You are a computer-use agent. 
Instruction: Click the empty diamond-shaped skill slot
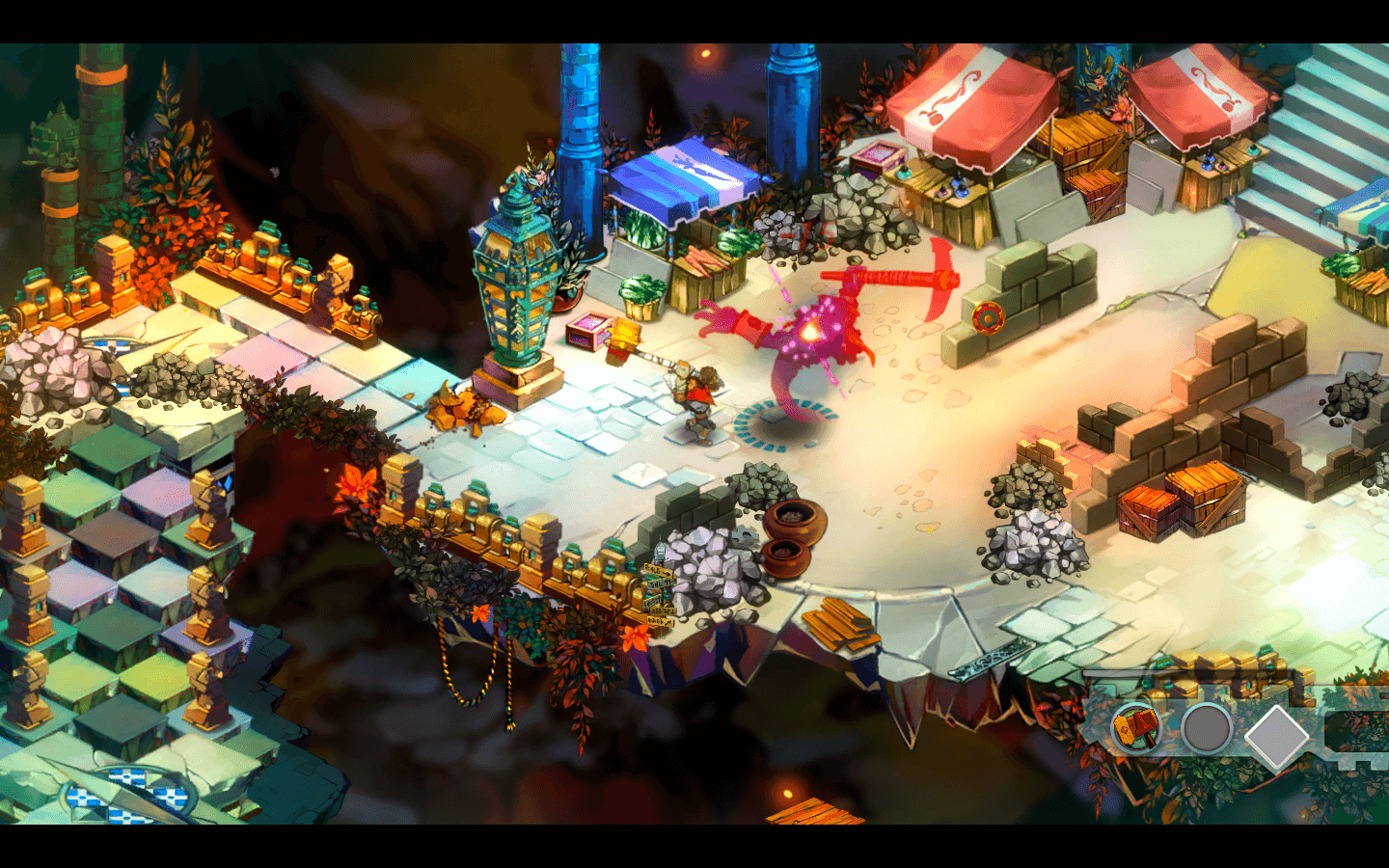[1276, 736]
